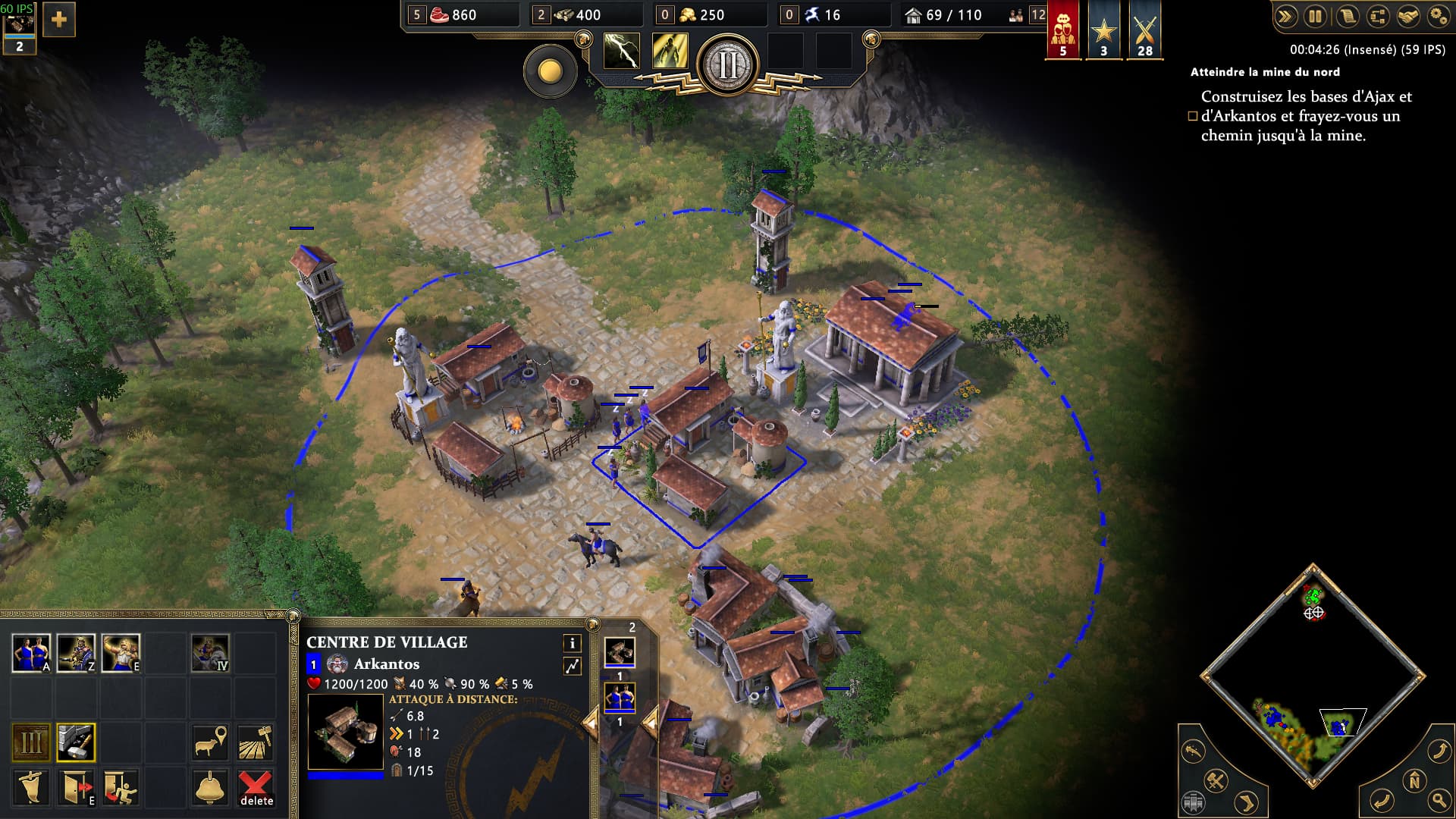Open the handshake diplomacy panel
1456x819 pixels.
[1408, 16]
